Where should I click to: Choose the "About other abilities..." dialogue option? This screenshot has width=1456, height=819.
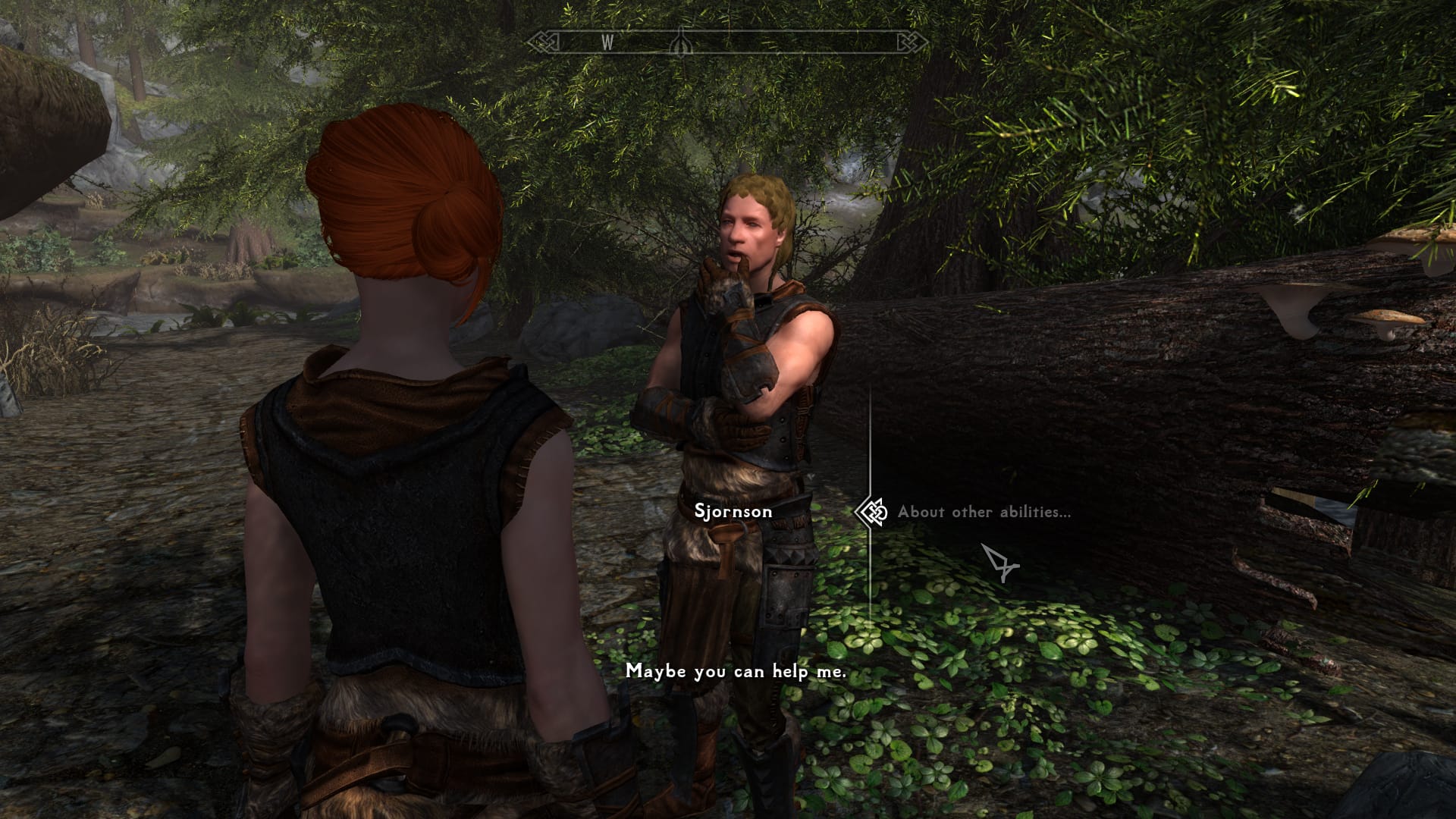tap(984, 512)
